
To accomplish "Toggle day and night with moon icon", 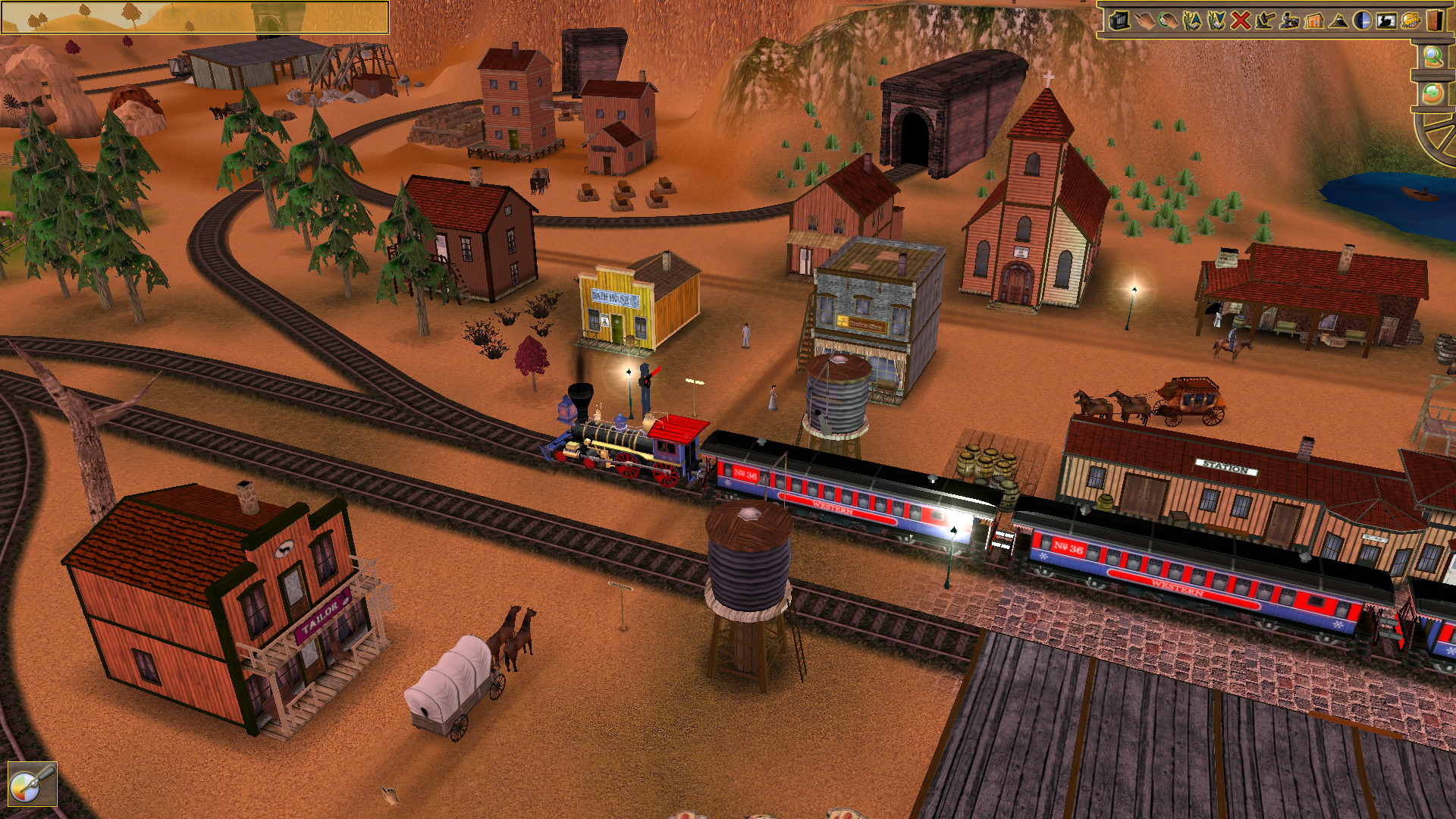I will (x=1361, y=21).
